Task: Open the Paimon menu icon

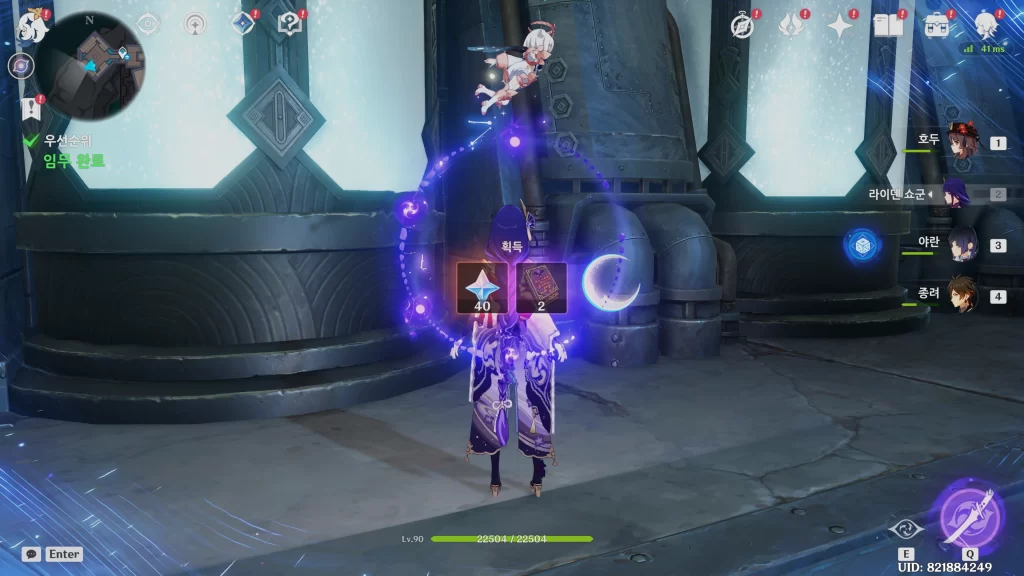Action: 30,27
